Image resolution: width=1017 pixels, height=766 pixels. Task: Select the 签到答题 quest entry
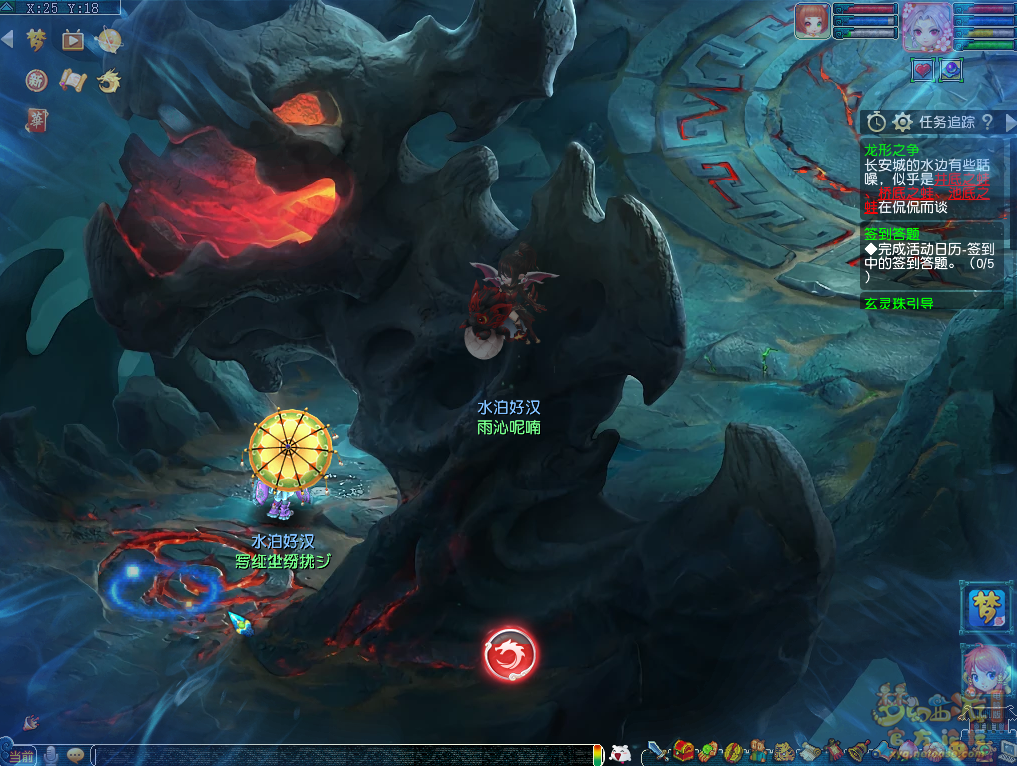(891, 234)
